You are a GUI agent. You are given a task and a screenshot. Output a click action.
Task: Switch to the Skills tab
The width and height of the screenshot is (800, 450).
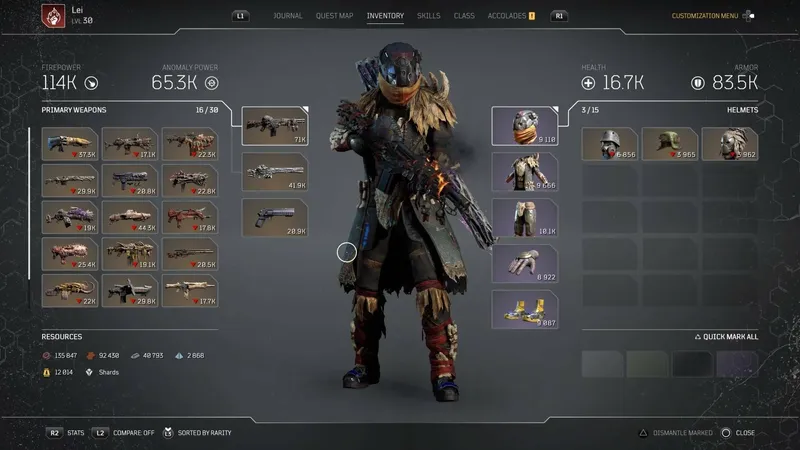428,16
